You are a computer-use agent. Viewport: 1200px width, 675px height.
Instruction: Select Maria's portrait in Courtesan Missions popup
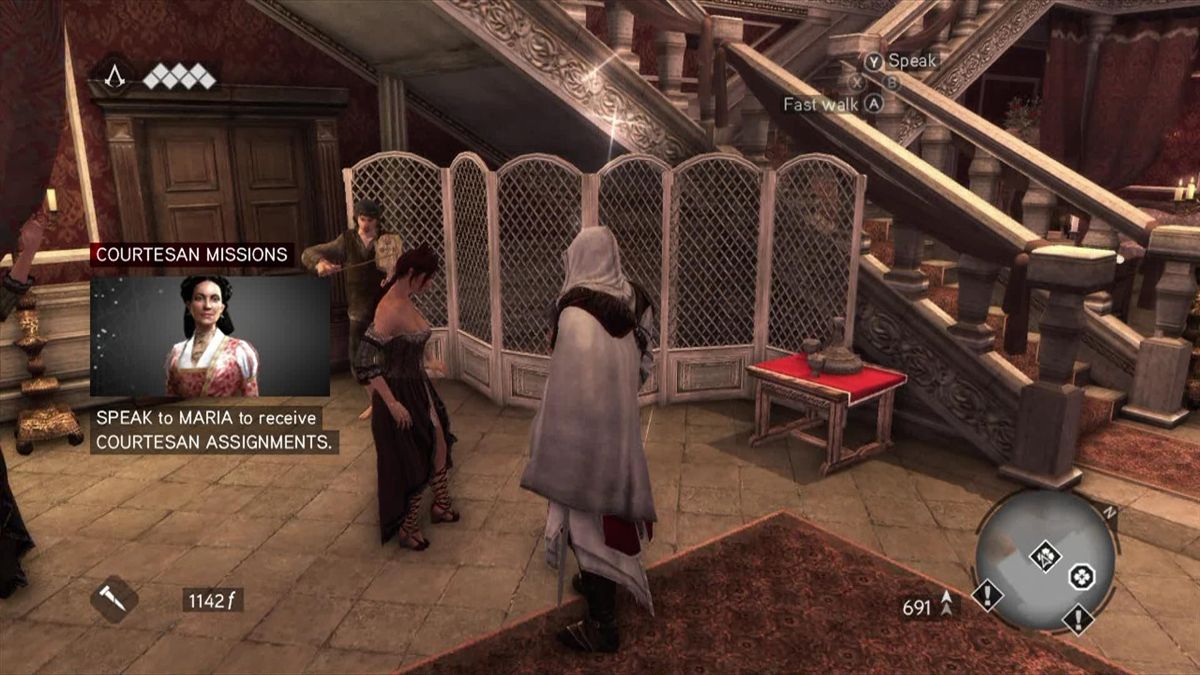coord(210,336)
